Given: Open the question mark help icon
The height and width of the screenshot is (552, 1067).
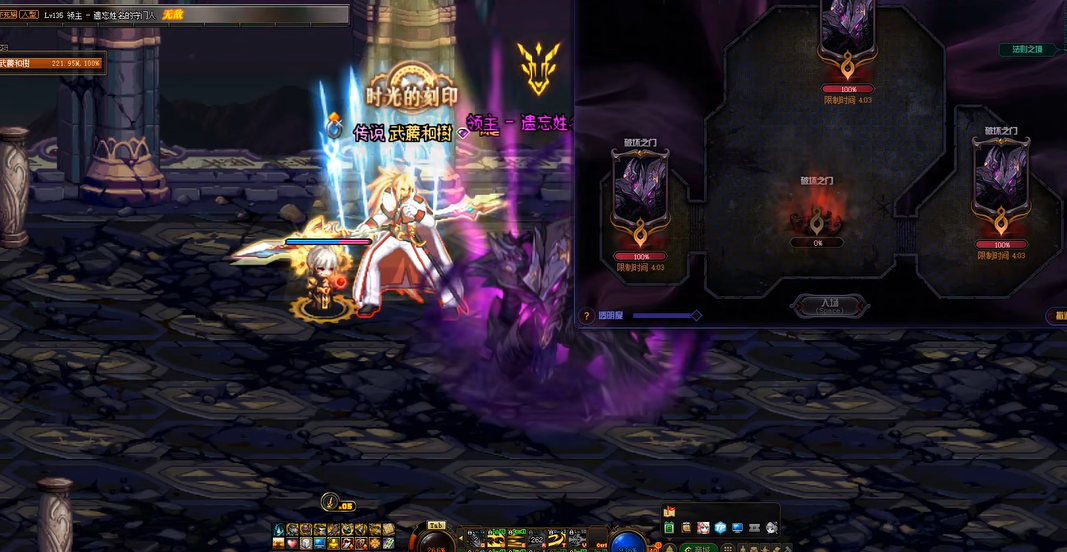Looking at the screenshot, I should pyautogui.click(x=587, y=316).
